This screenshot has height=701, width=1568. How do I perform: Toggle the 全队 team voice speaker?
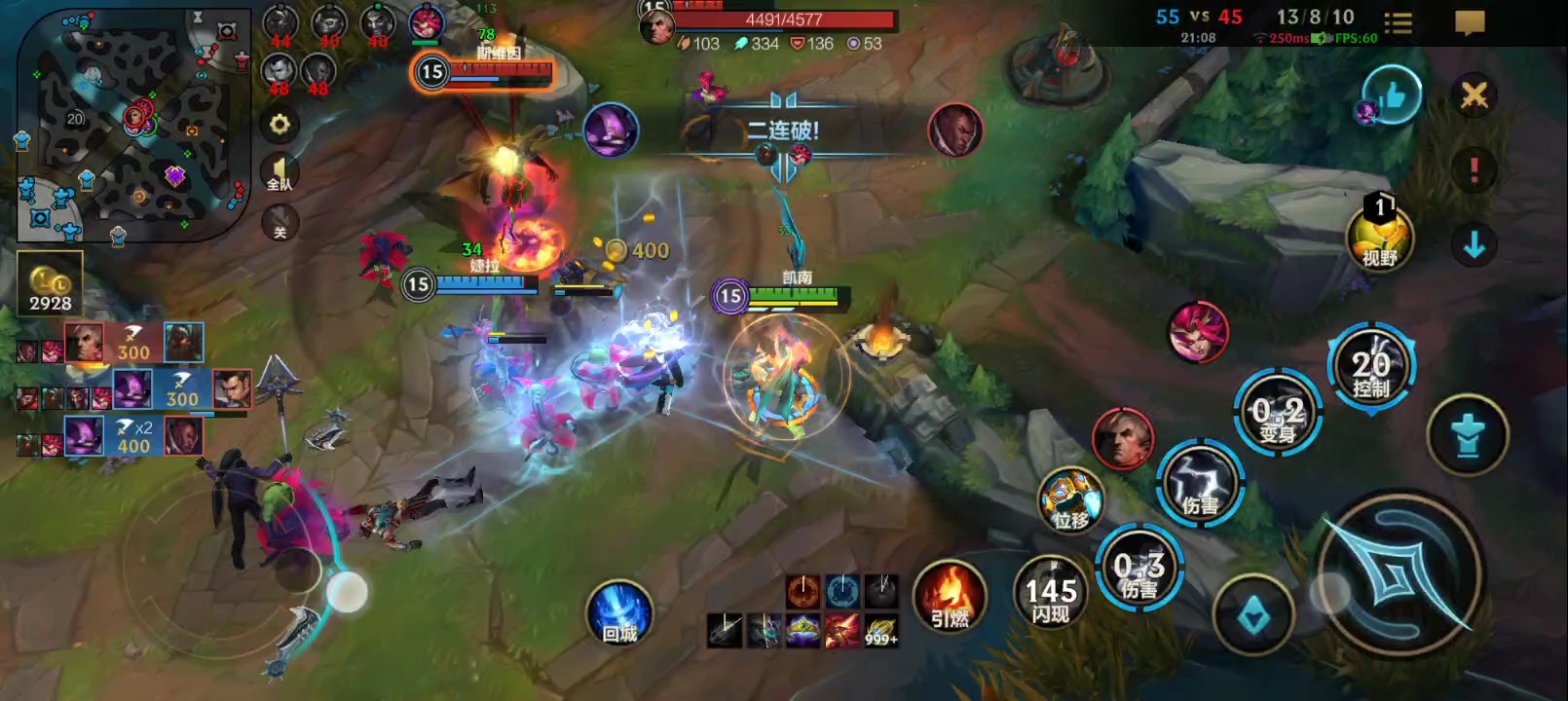click(x=280, y=175)
